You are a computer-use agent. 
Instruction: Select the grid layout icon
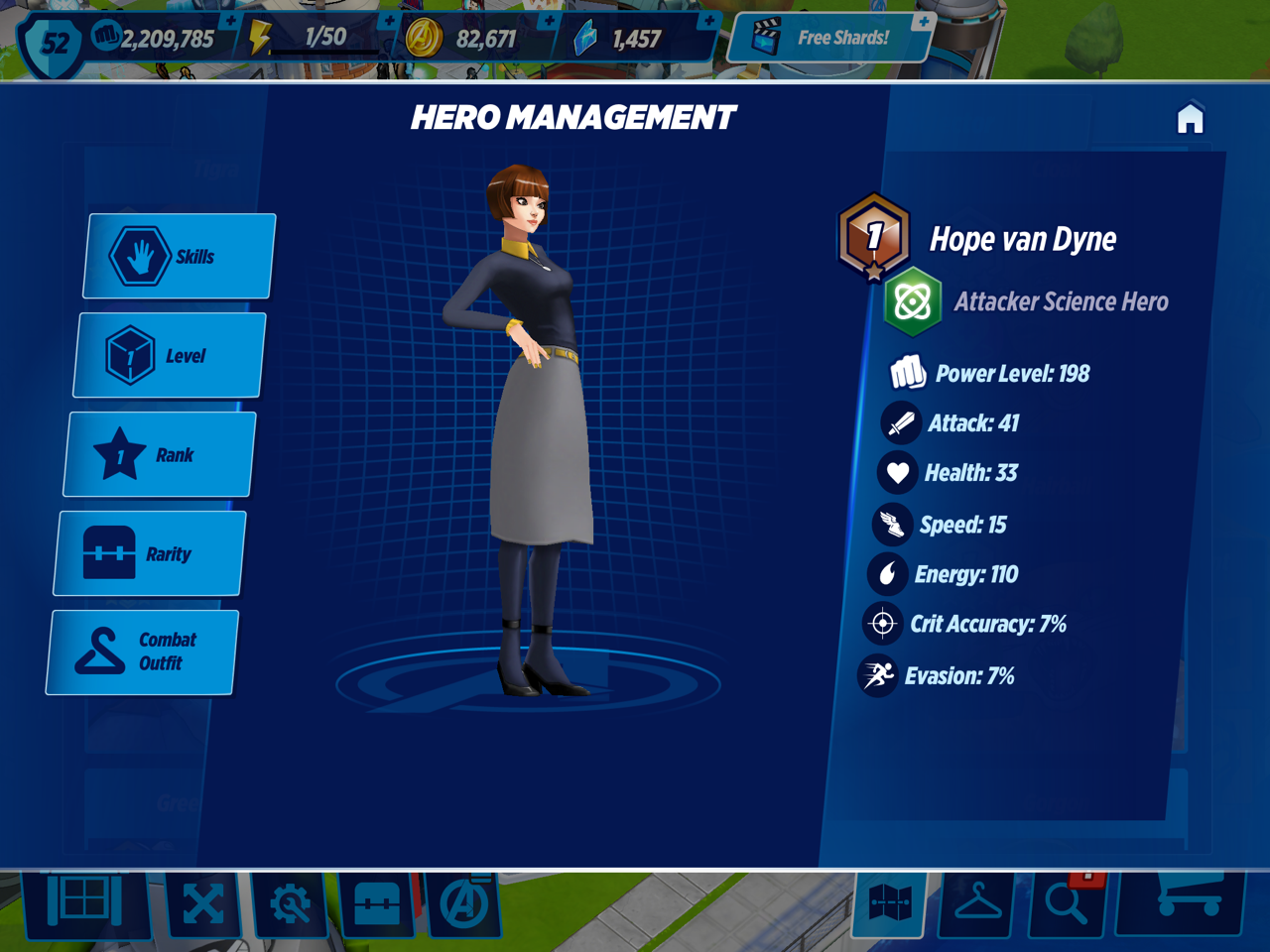(x=85, y=902)
